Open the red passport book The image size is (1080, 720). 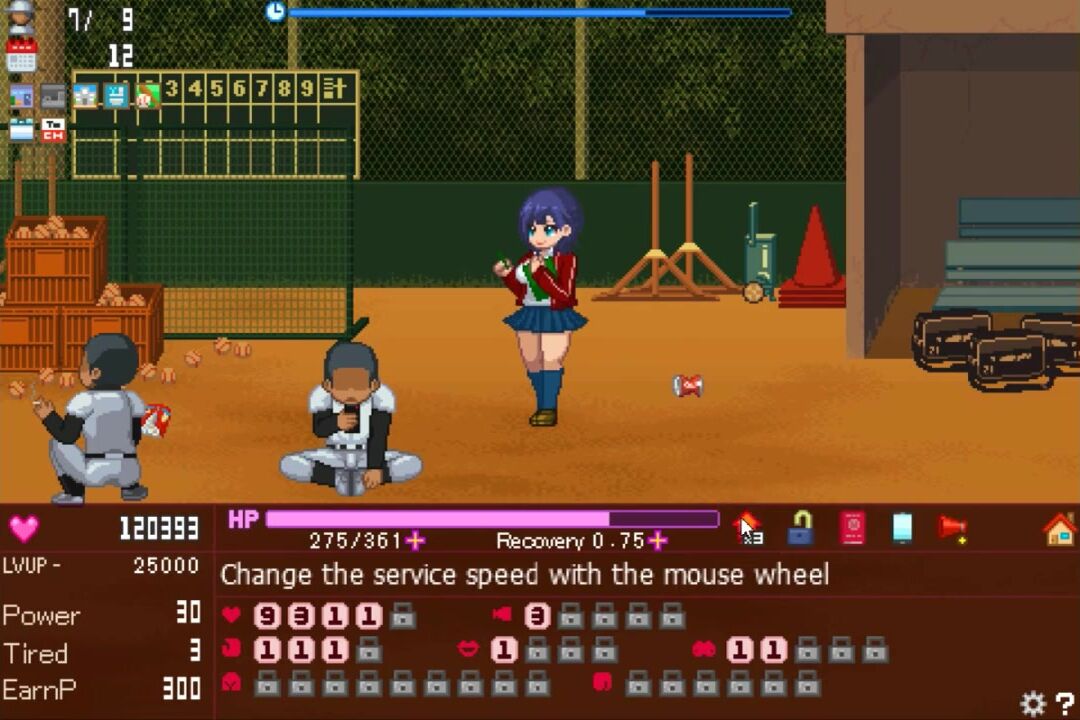point(852,528)
